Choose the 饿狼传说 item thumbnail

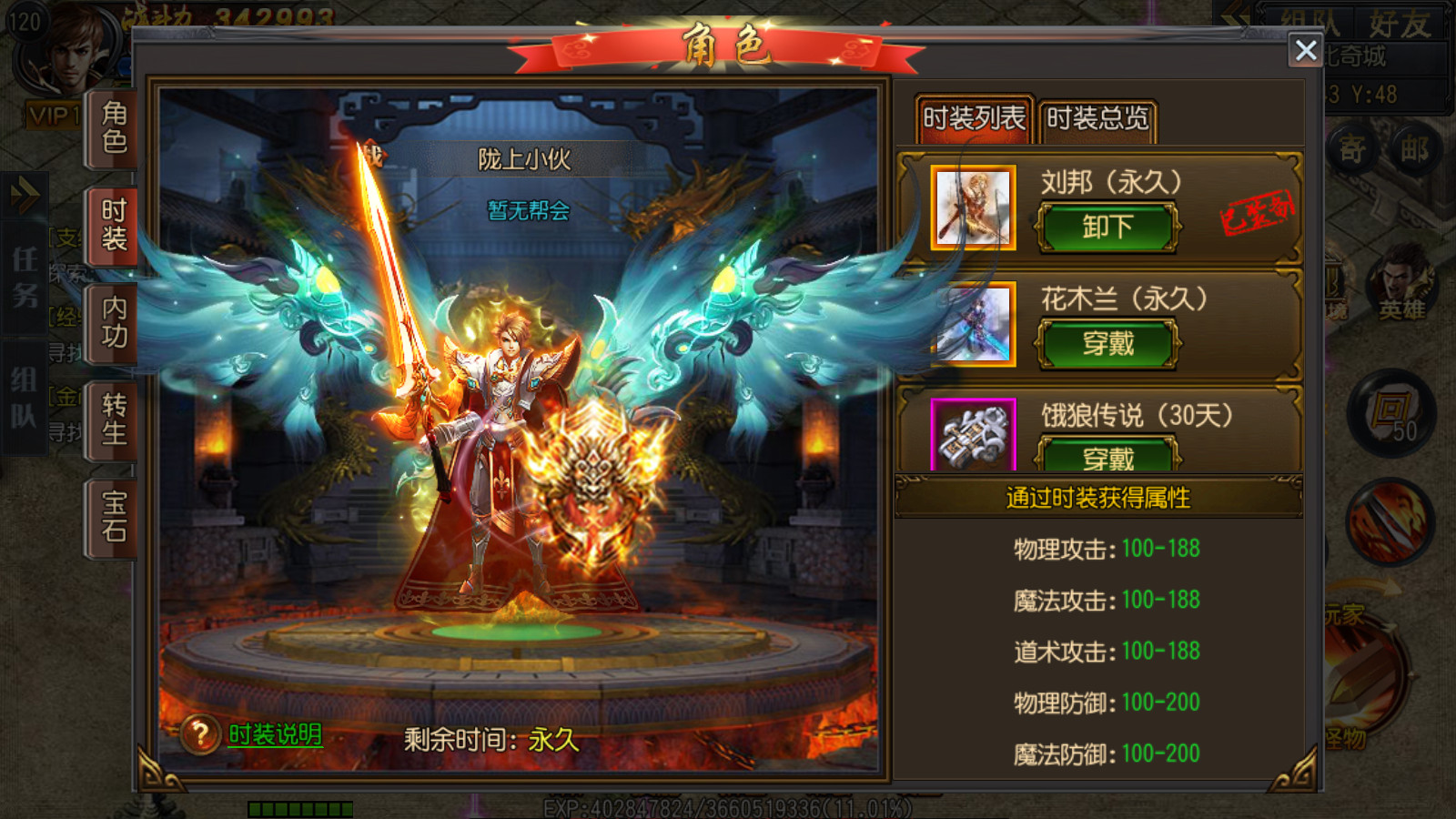click(x=973, y=437)
